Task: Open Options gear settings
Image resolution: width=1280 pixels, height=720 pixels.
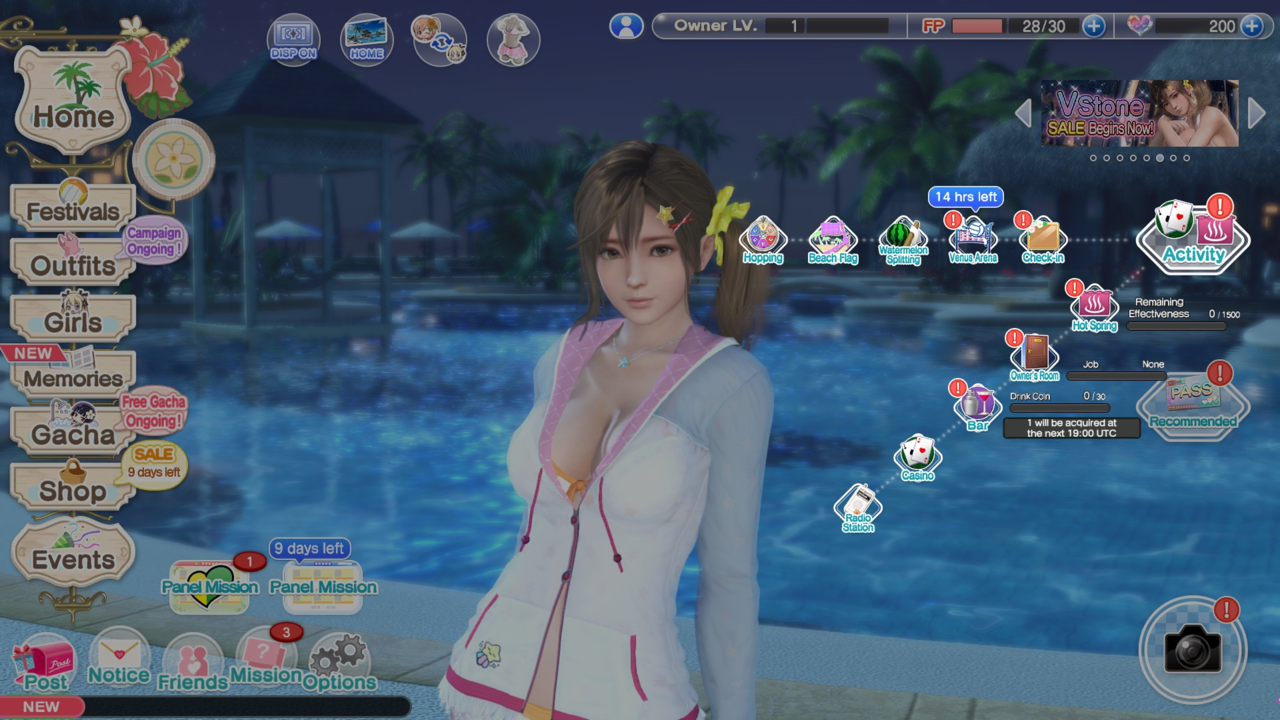Action: tap(339, 662)
